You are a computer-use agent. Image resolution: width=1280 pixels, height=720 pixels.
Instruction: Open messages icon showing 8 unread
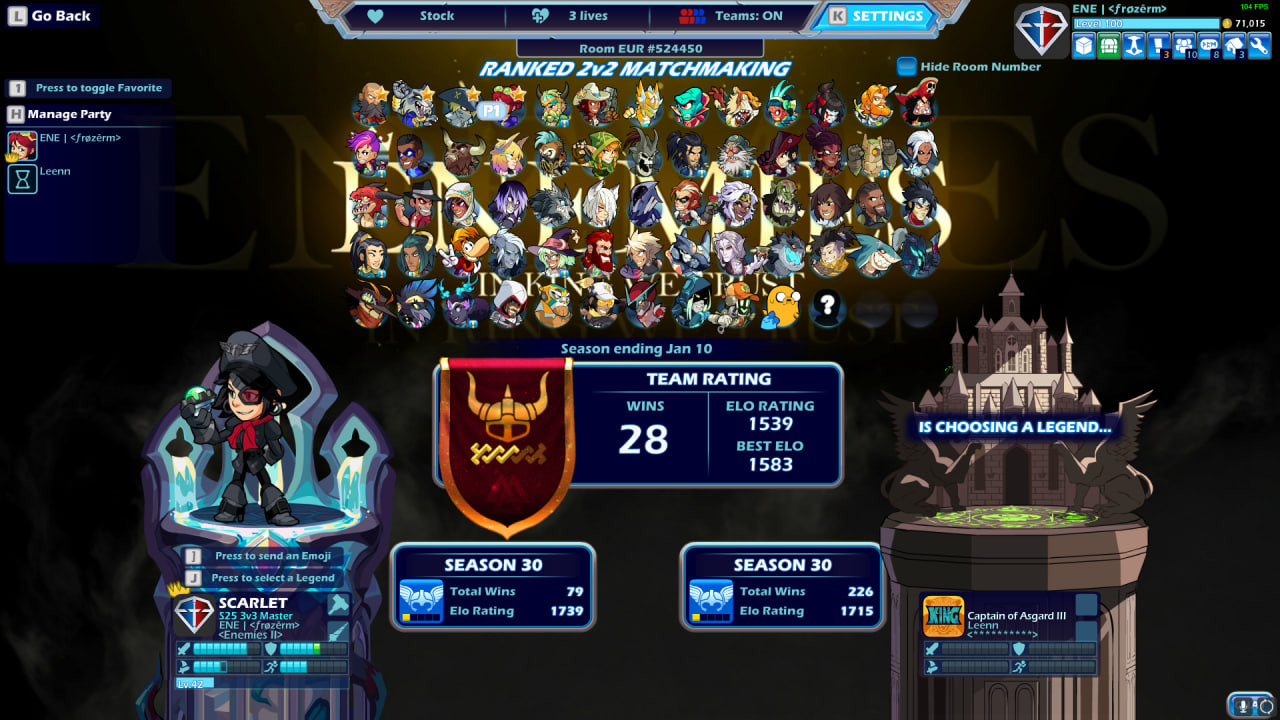coord(1207,44)
